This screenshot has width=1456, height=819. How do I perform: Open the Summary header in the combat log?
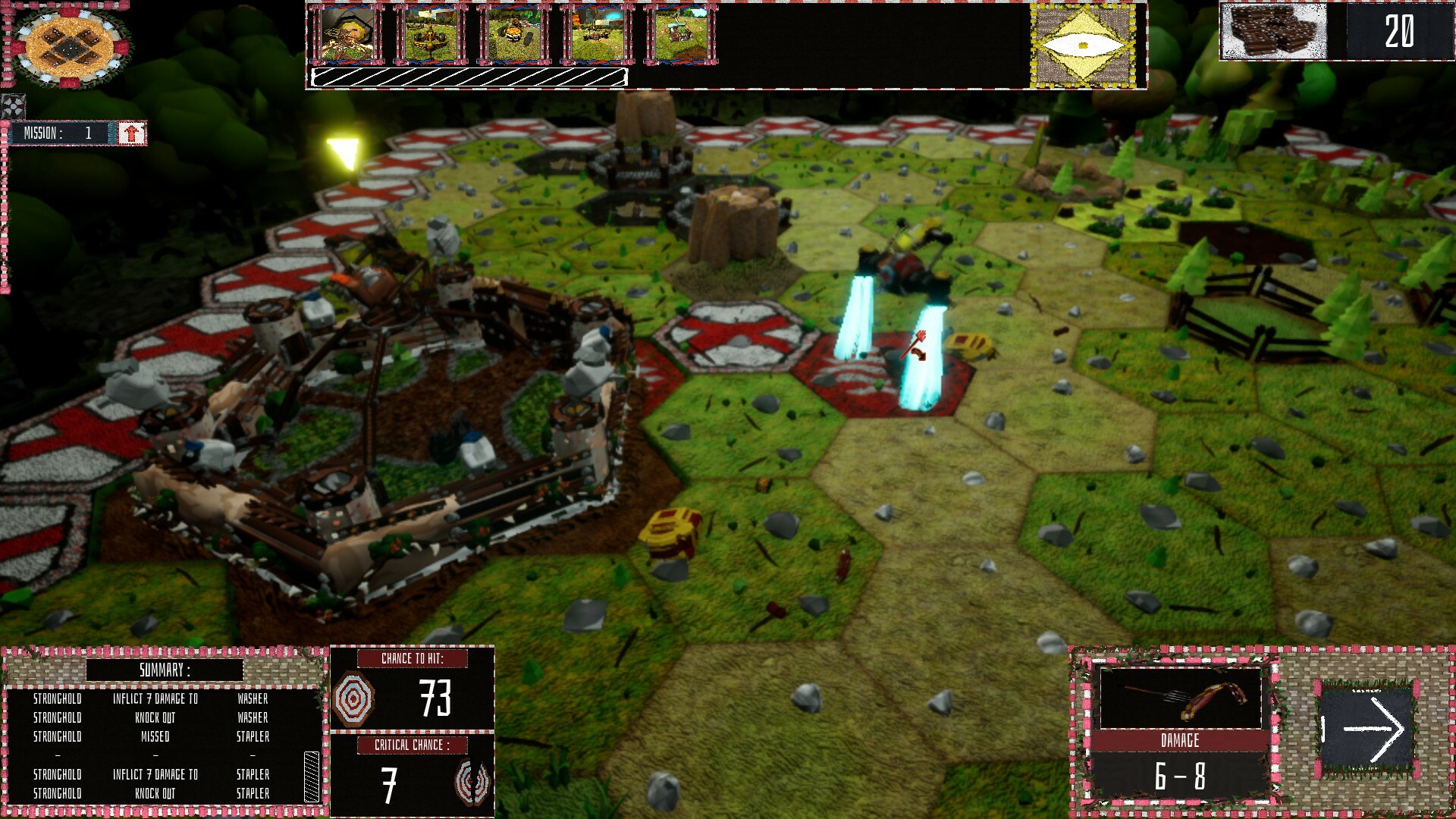[164, 670]
